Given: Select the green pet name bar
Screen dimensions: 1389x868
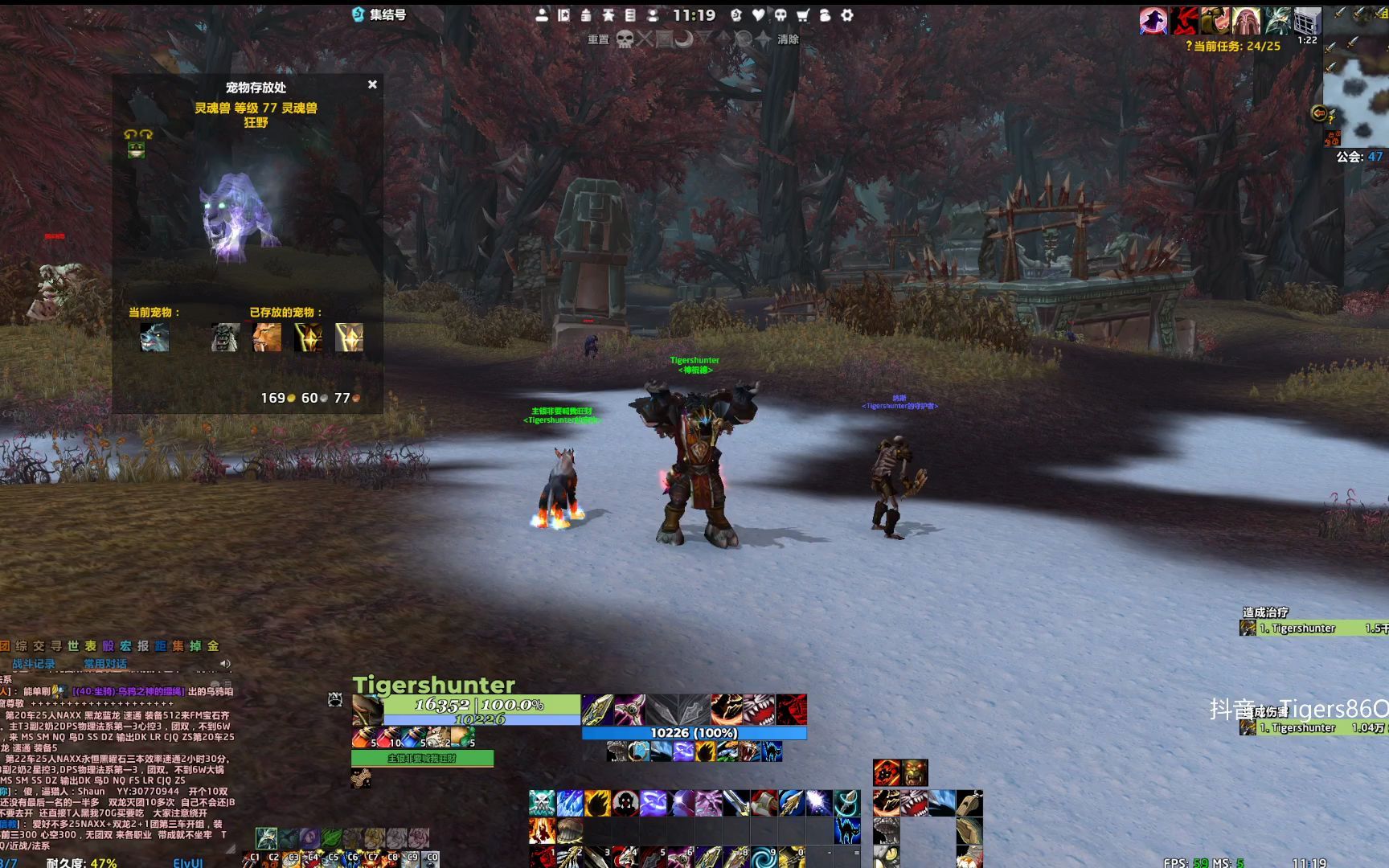Looking at the screenshot, I should point(422,758).
